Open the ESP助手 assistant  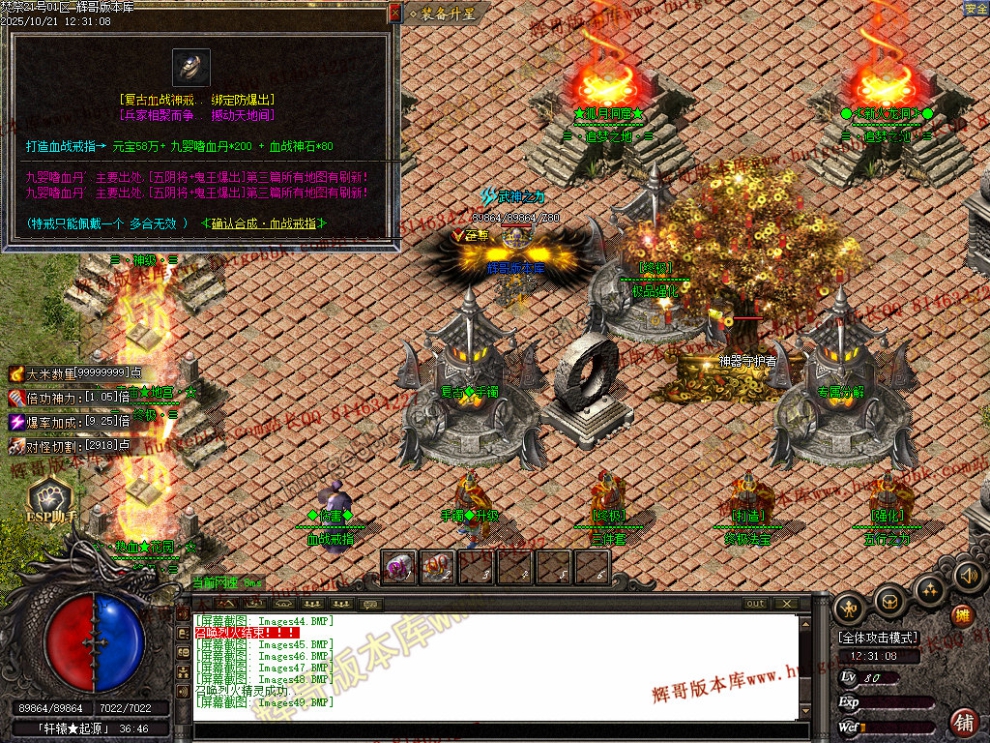49,499
